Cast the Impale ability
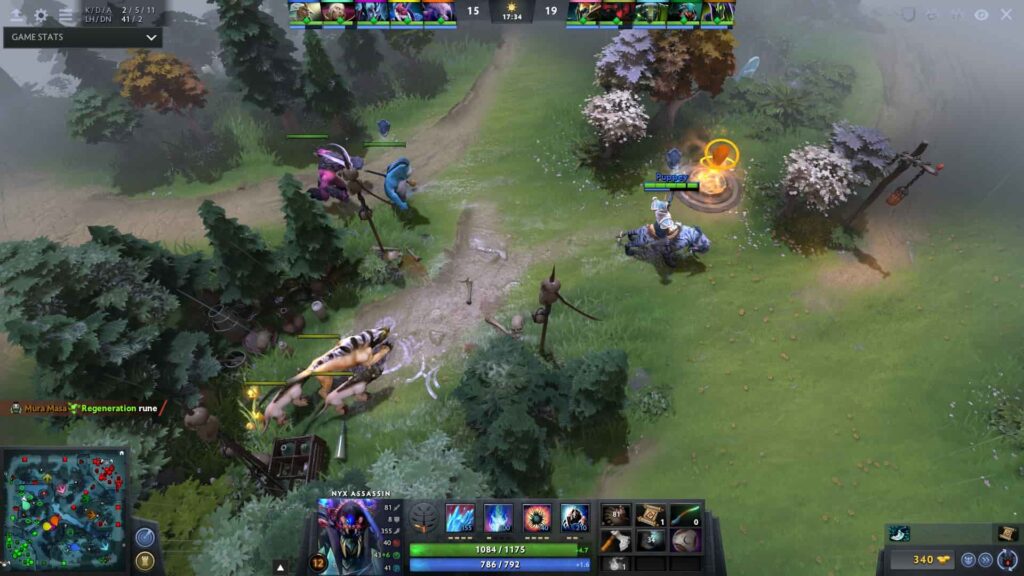 (x=459, y=517)
